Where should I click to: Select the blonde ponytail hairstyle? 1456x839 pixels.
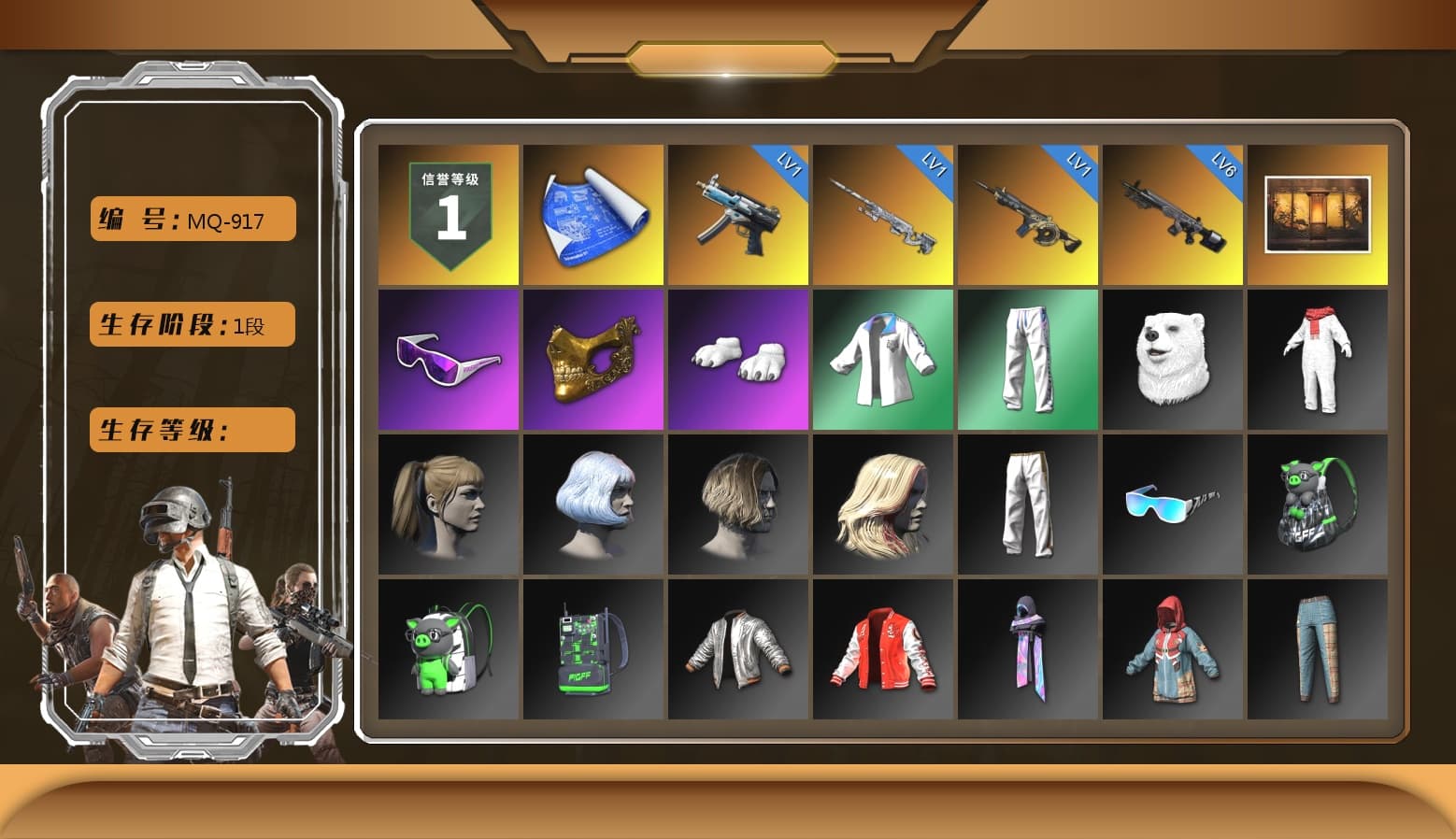448,505
